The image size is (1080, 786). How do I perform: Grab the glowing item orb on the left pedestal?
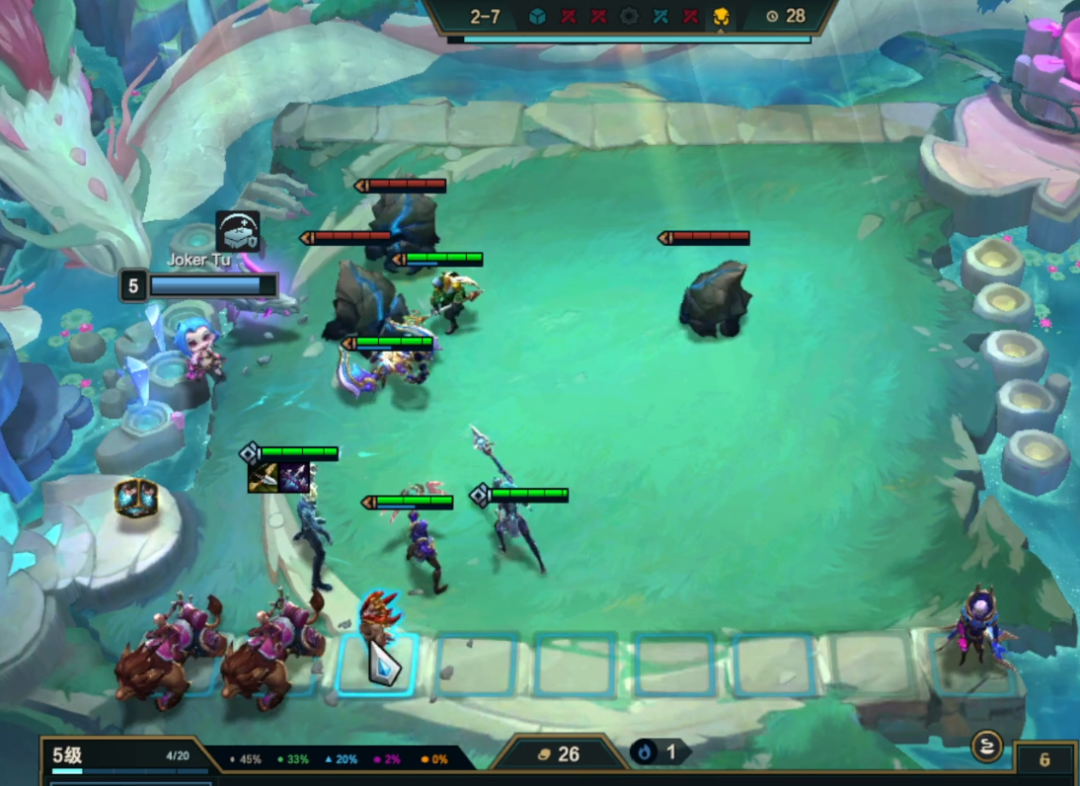136,497
